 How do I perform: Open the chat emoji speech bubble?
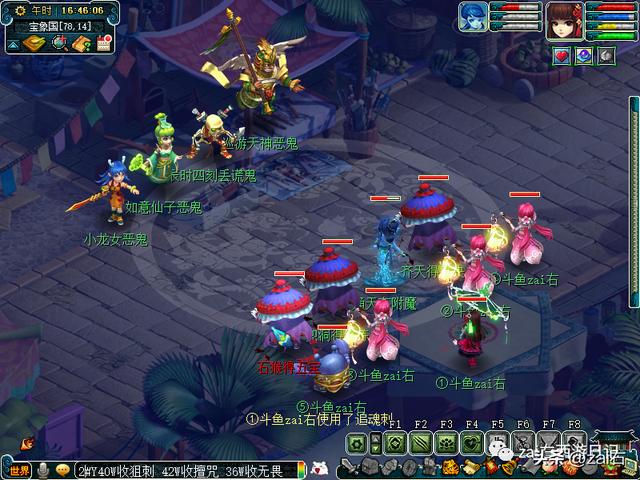pos(62,470)
